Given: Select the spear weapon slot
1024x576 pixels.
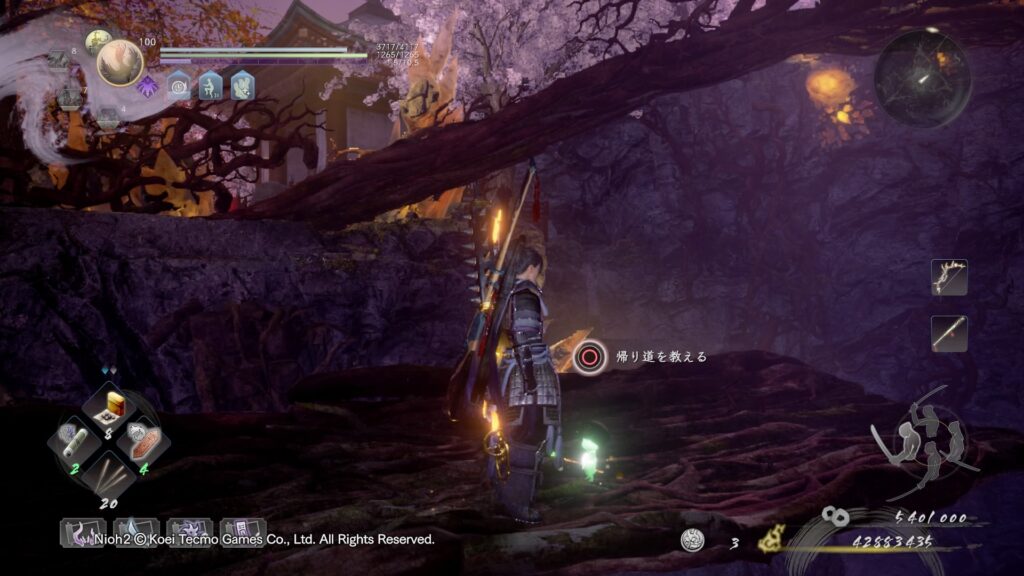Looking at the screenshot, I should click(949, 333).
